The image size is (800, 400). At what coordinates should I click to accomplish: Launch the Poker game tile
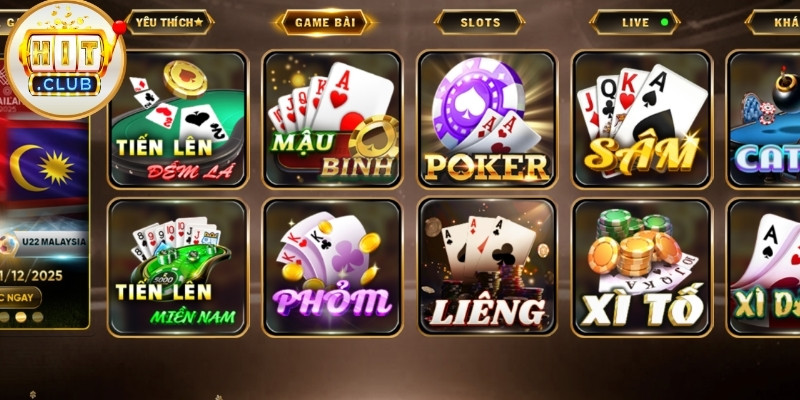(487, 119)
